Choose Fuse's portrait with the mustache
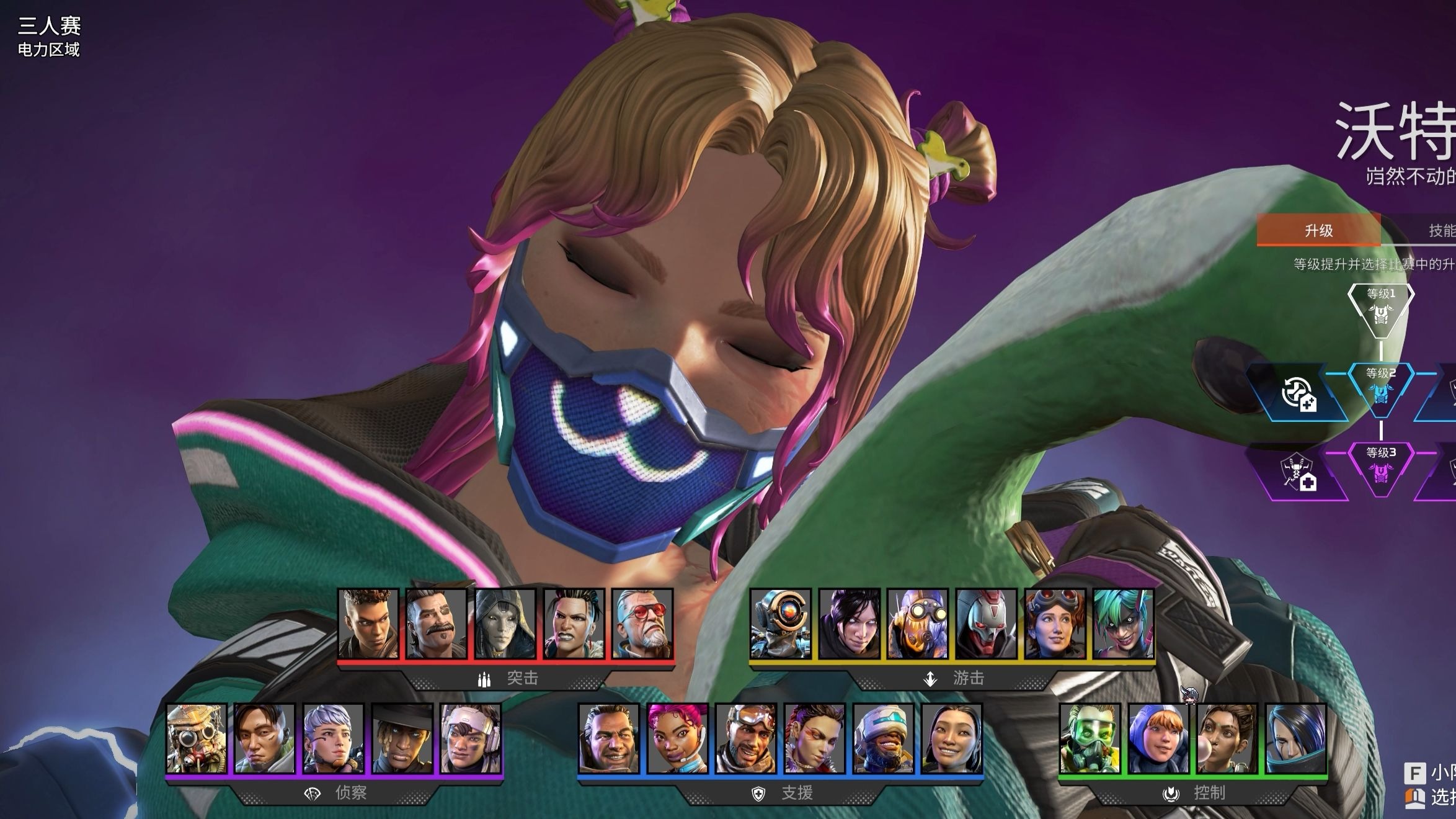This screenshot has width=1456, height=819. point(436,624)
